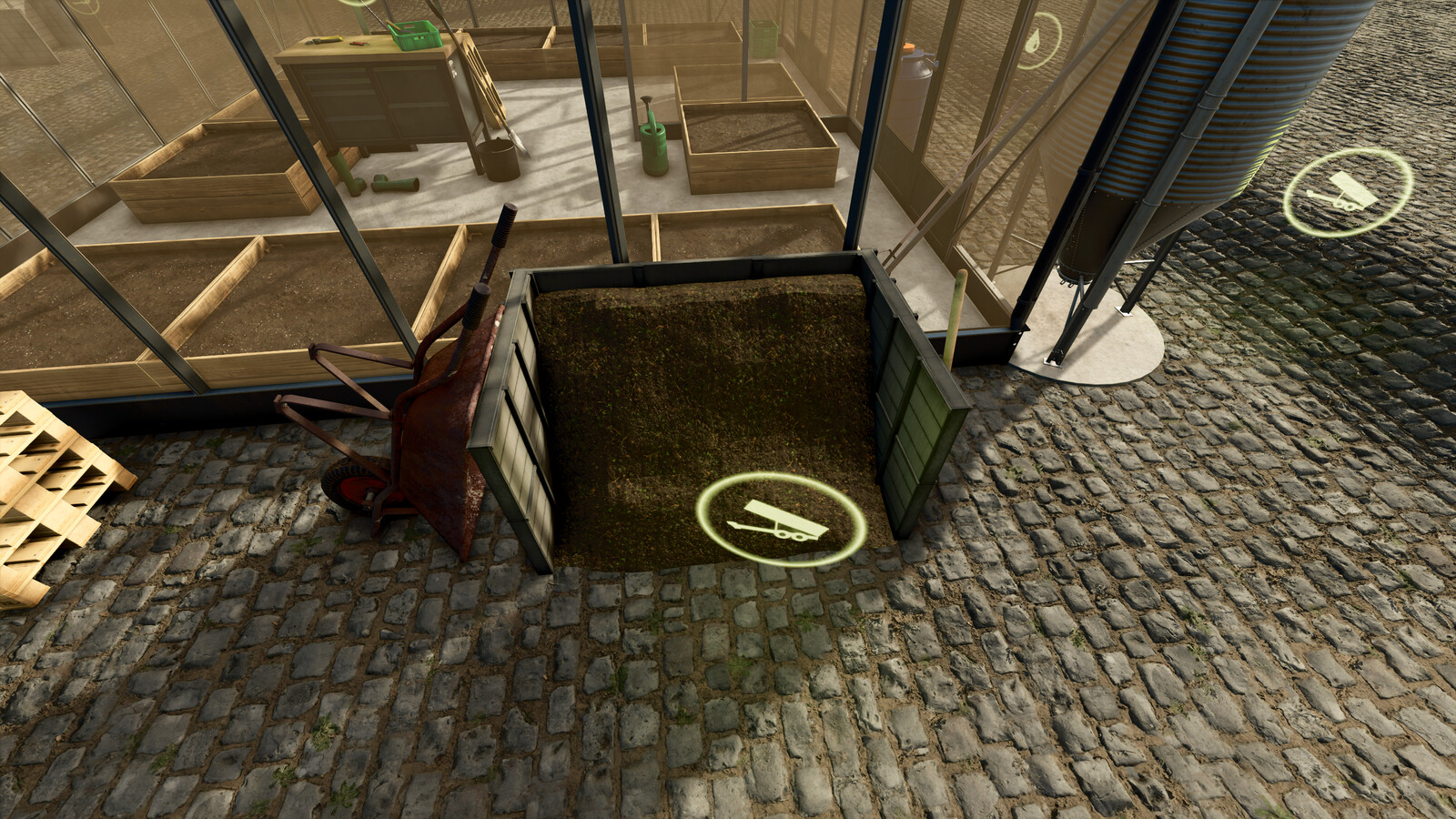The height and width of the screenshot is (819, 1456).
Task: Click the orange bottle cap near the doorway
Action: [908, 45]
